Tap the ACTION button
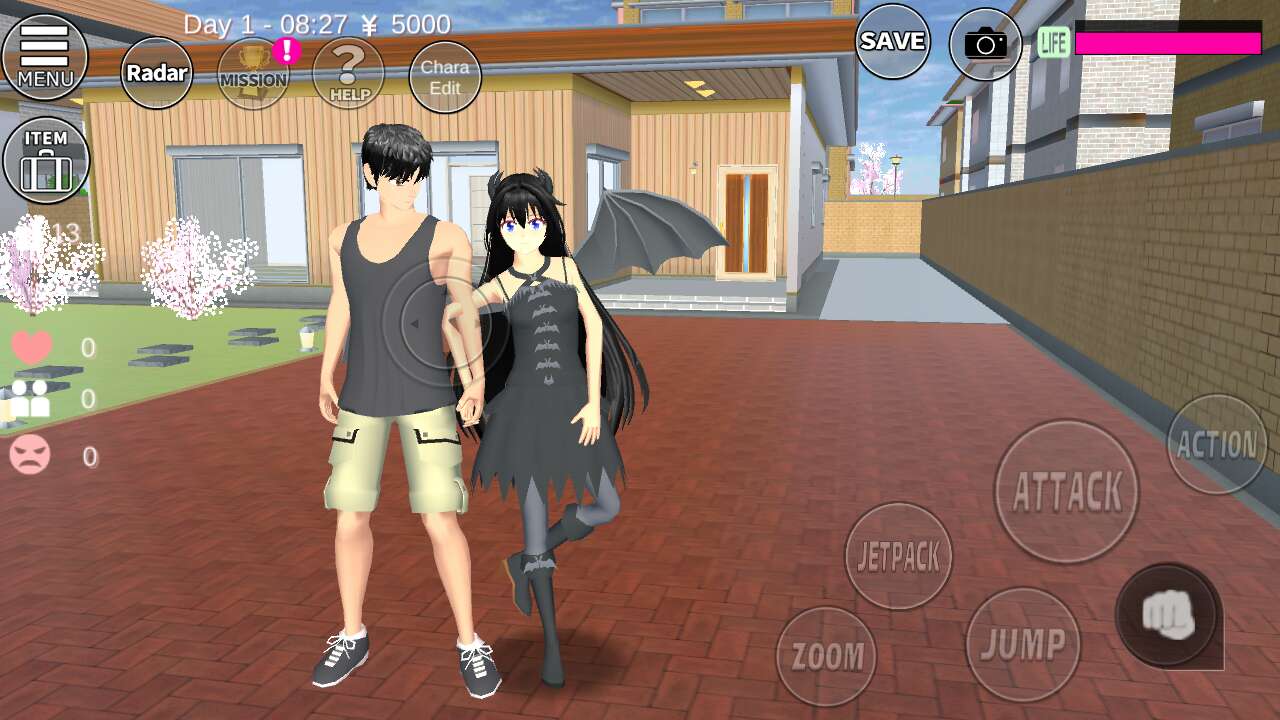The width and height of the screenshot is (1280, 720). 1217,444
